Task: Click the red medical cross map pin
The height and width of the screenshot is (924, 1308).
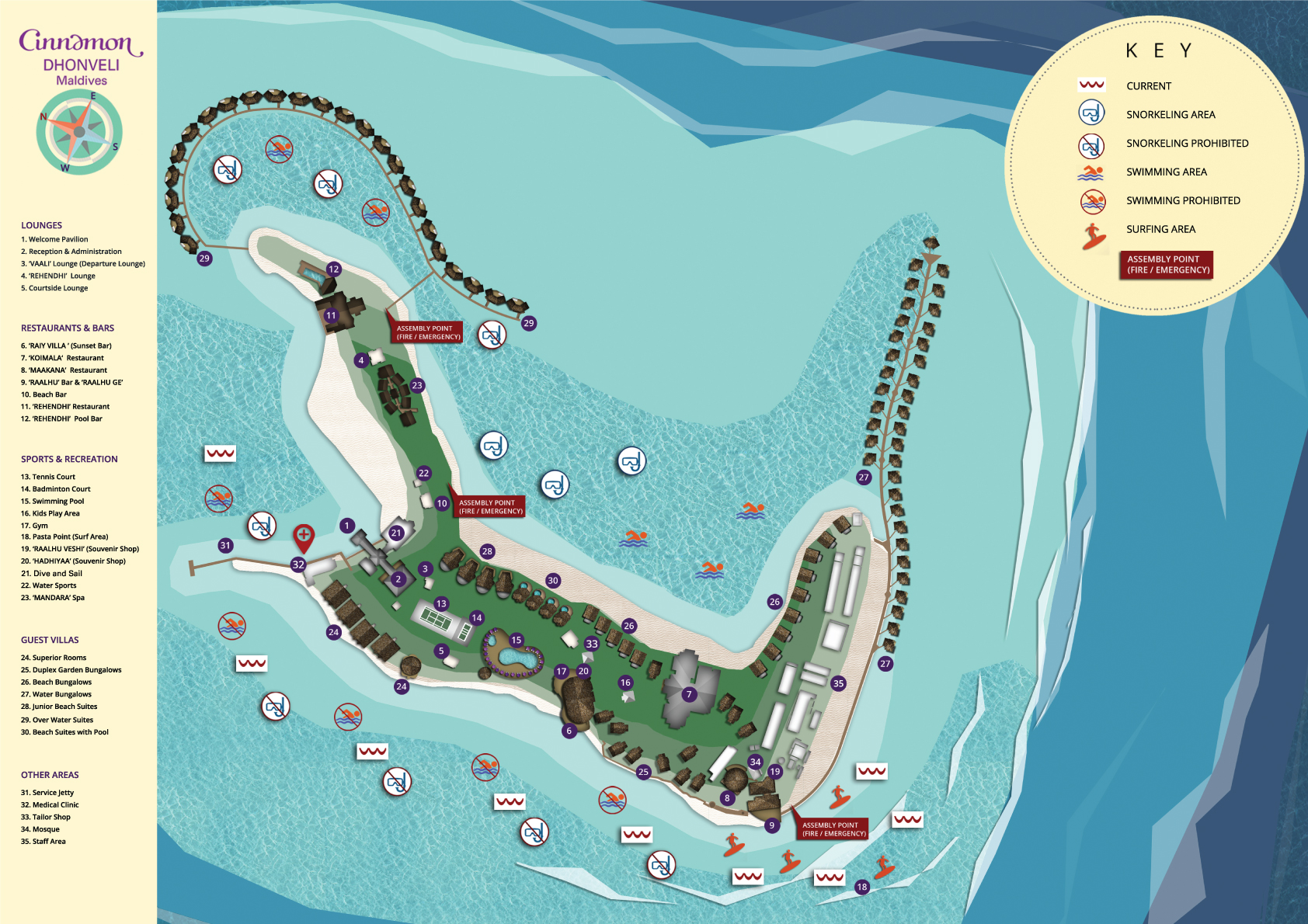Action: (304, 536)
